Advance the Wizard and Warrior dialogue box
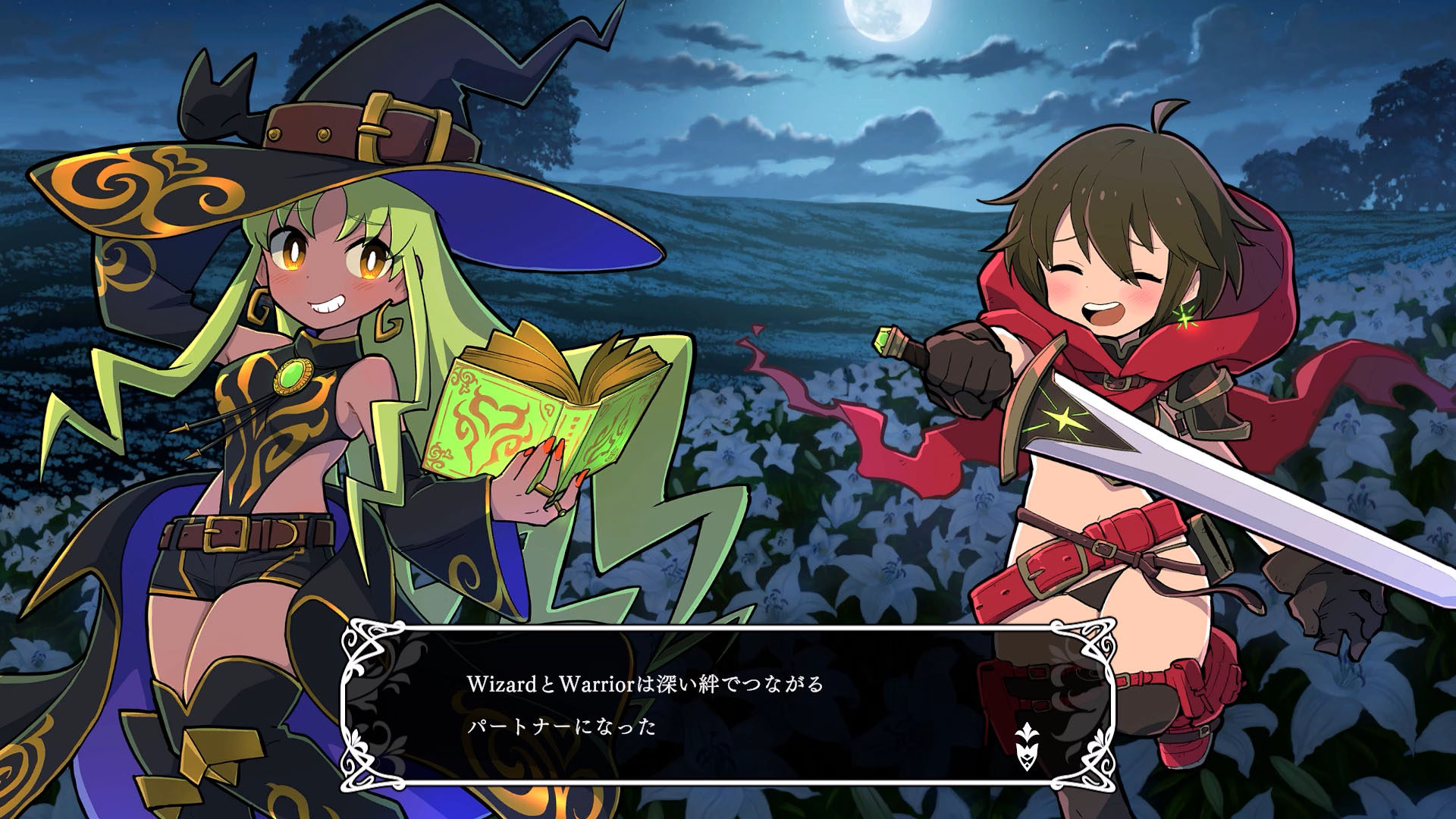 pyautogui.click(x=726, y=705)
